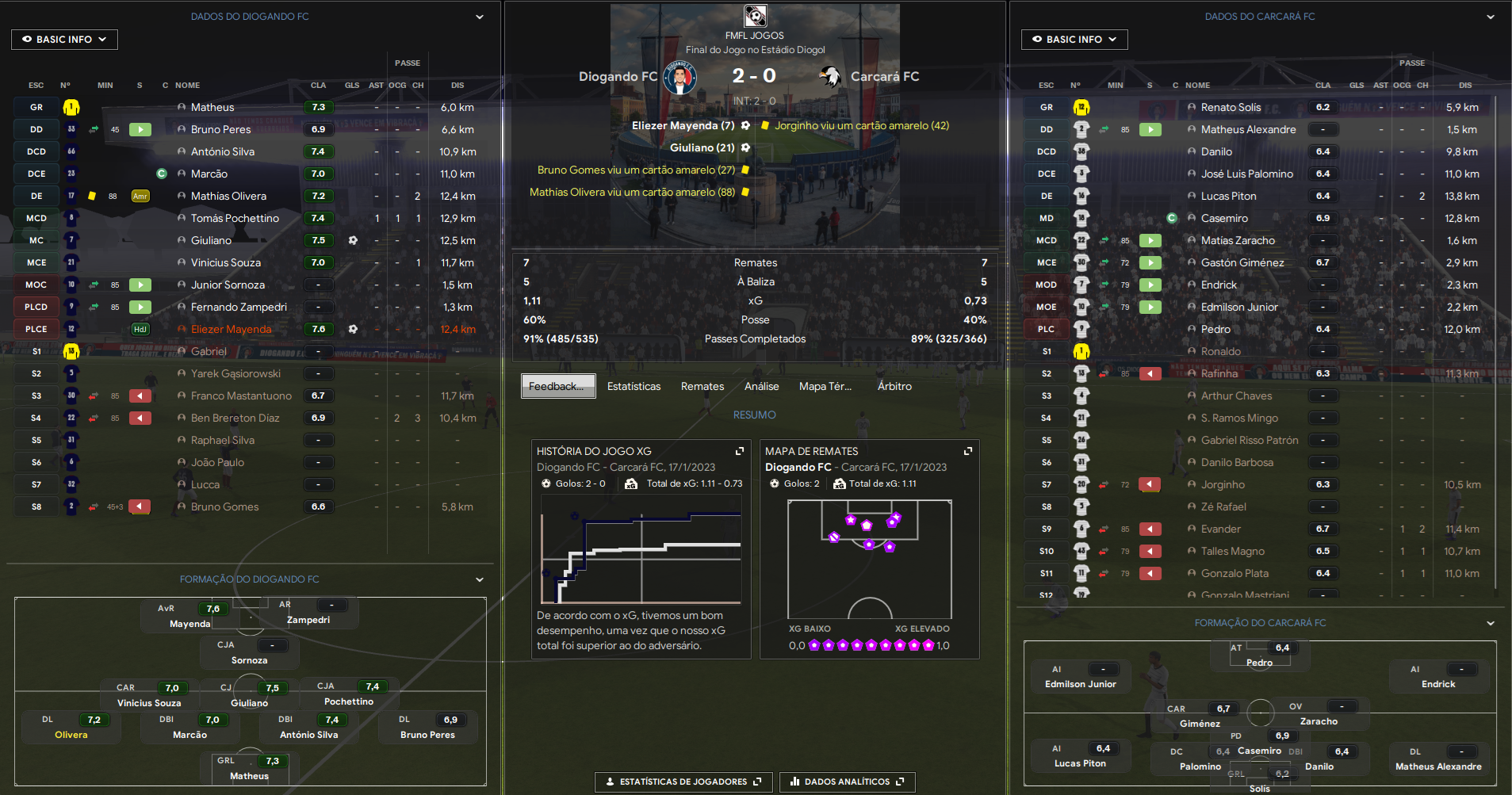
Task: Open the Dados Analíticos button
Action: coord(847,782)
